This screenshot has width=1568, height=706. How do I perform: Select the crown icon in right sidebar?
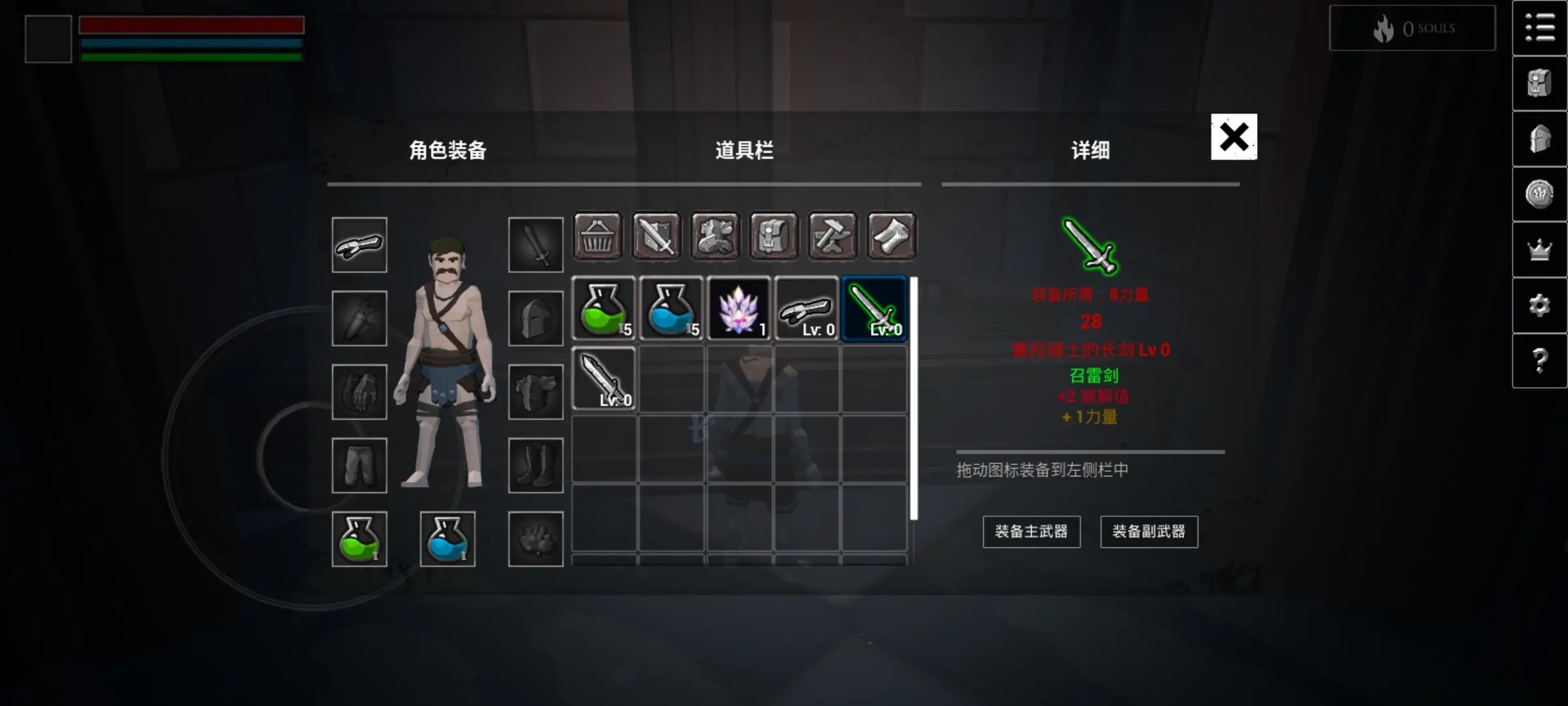point(1540,248)
